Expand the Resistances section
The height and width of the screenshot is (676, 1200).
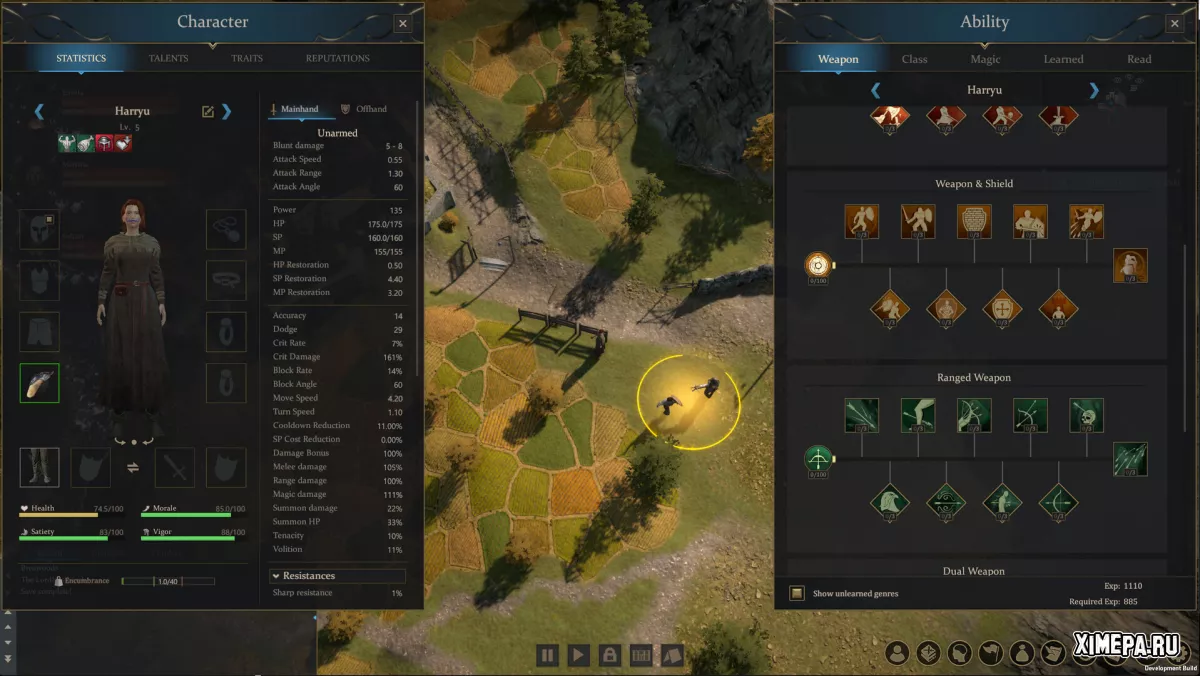pos(276,576)
